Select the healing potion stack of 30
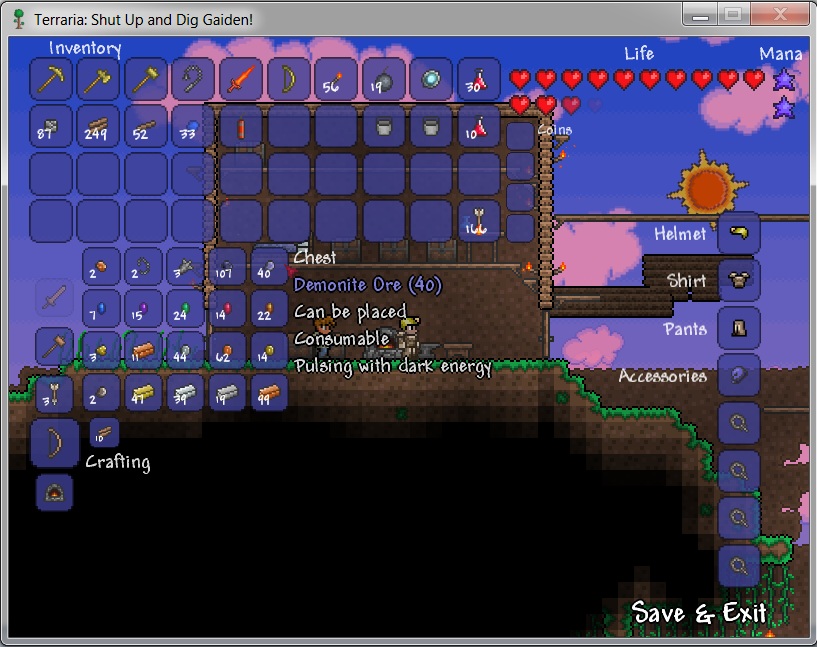Screen dimensions: 817x647 [479, 78]
